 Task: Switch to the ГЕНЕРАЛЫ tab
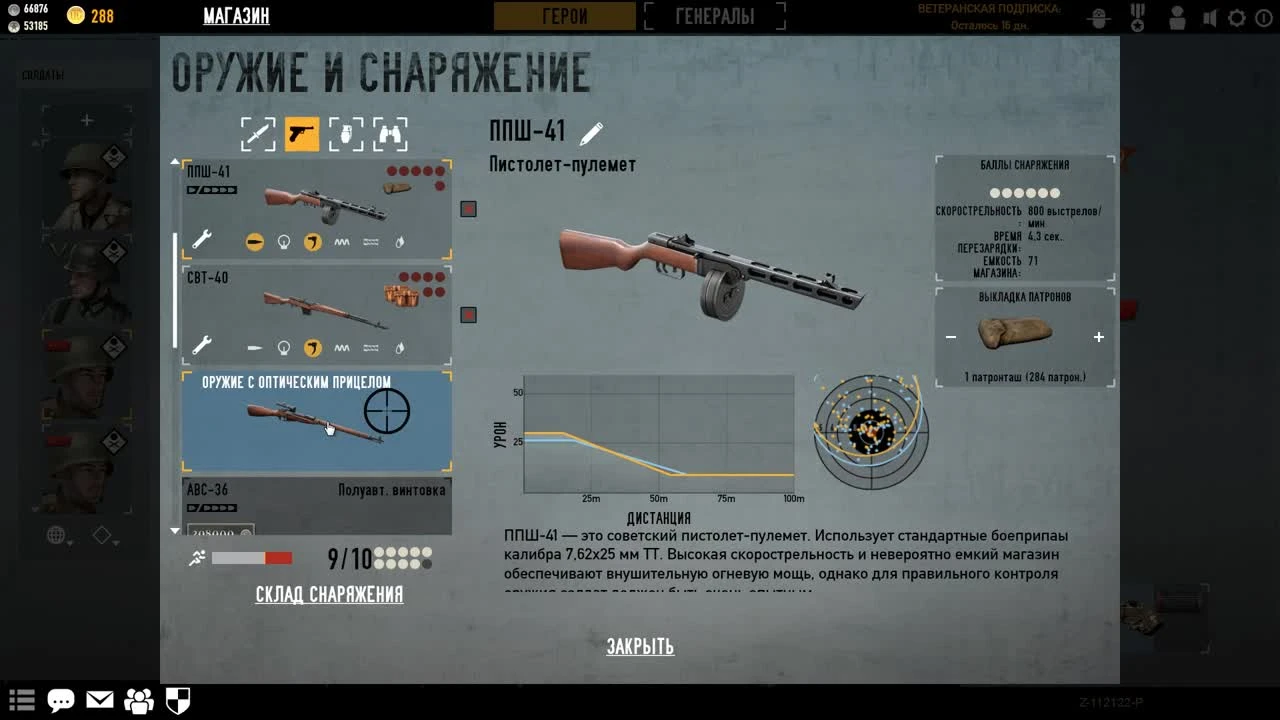714,15
